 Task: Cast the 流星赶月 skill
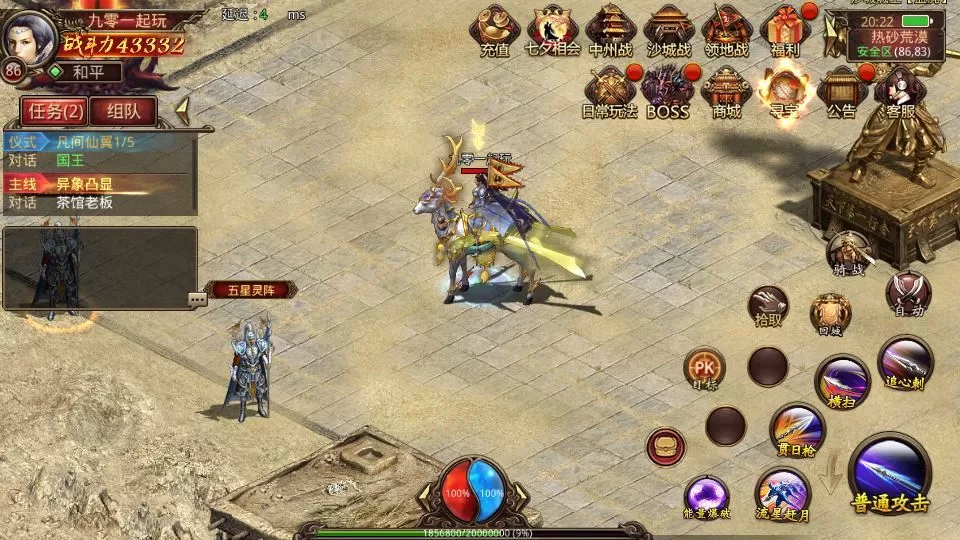coord(782,494)
